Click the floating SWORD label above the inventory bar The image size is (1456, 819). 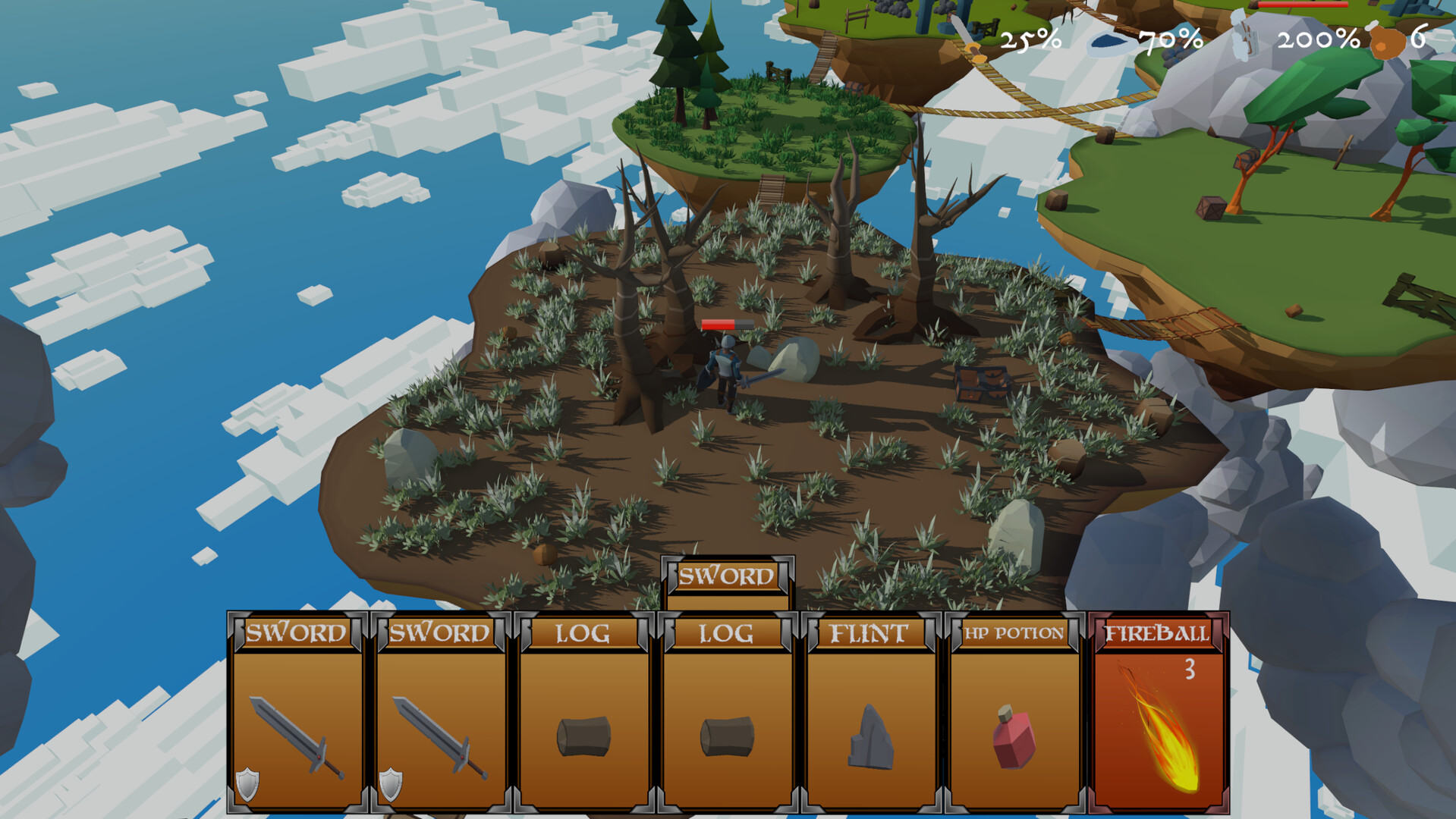click(728, 576)
